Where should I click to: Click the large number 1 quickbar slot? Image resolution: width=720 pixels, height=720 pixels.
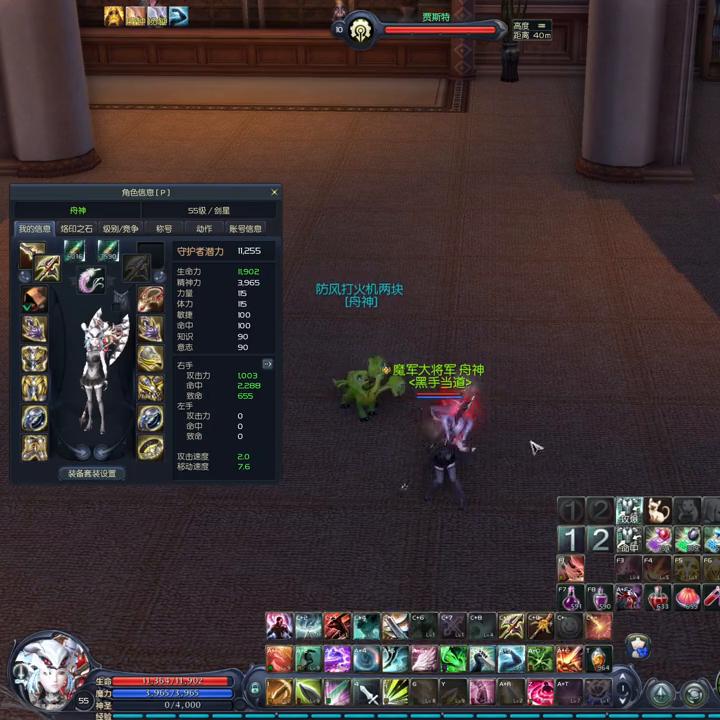(x=570, y=540)
